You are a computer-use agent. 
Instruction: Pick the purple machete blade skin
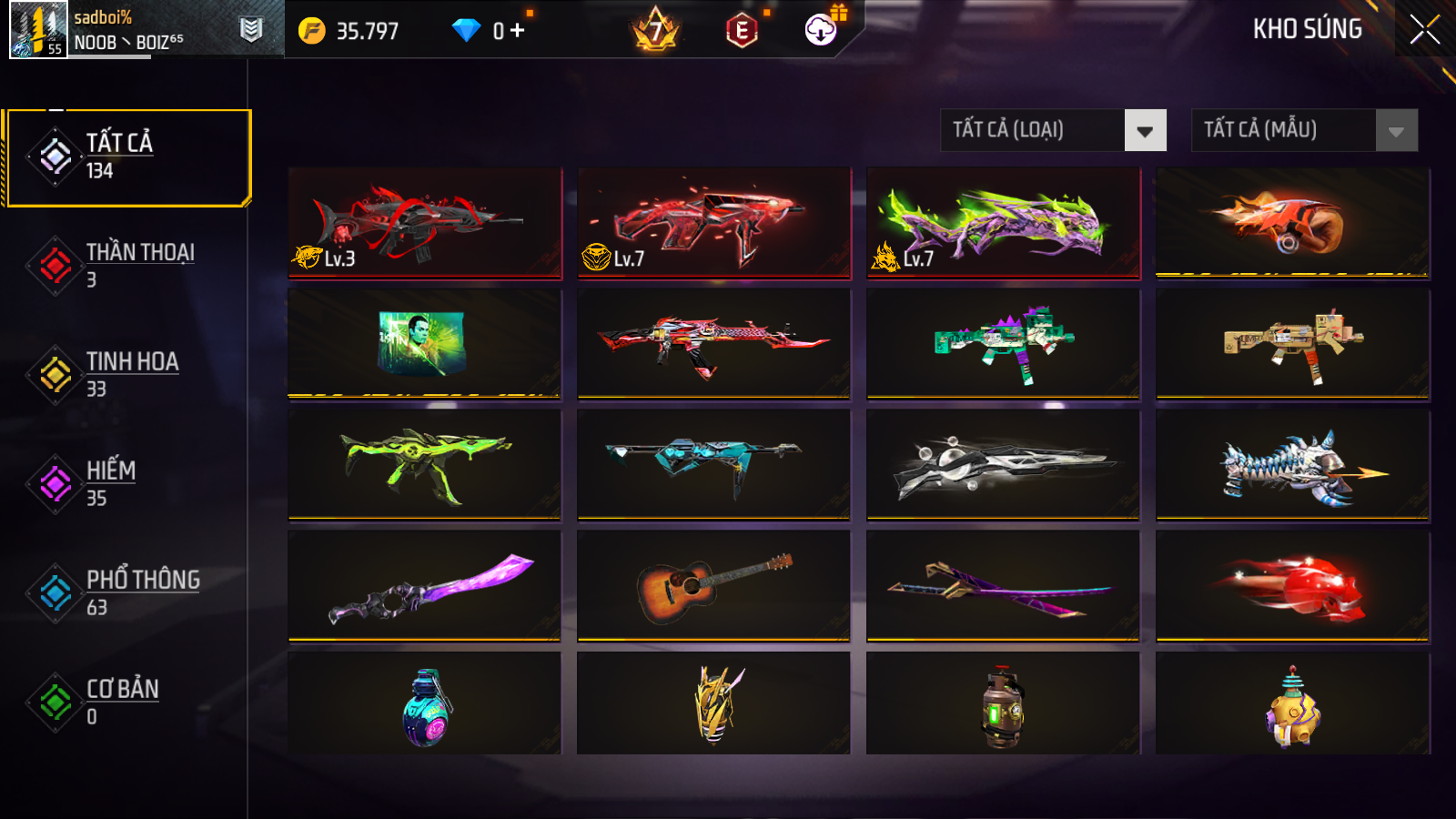(425, 586)
